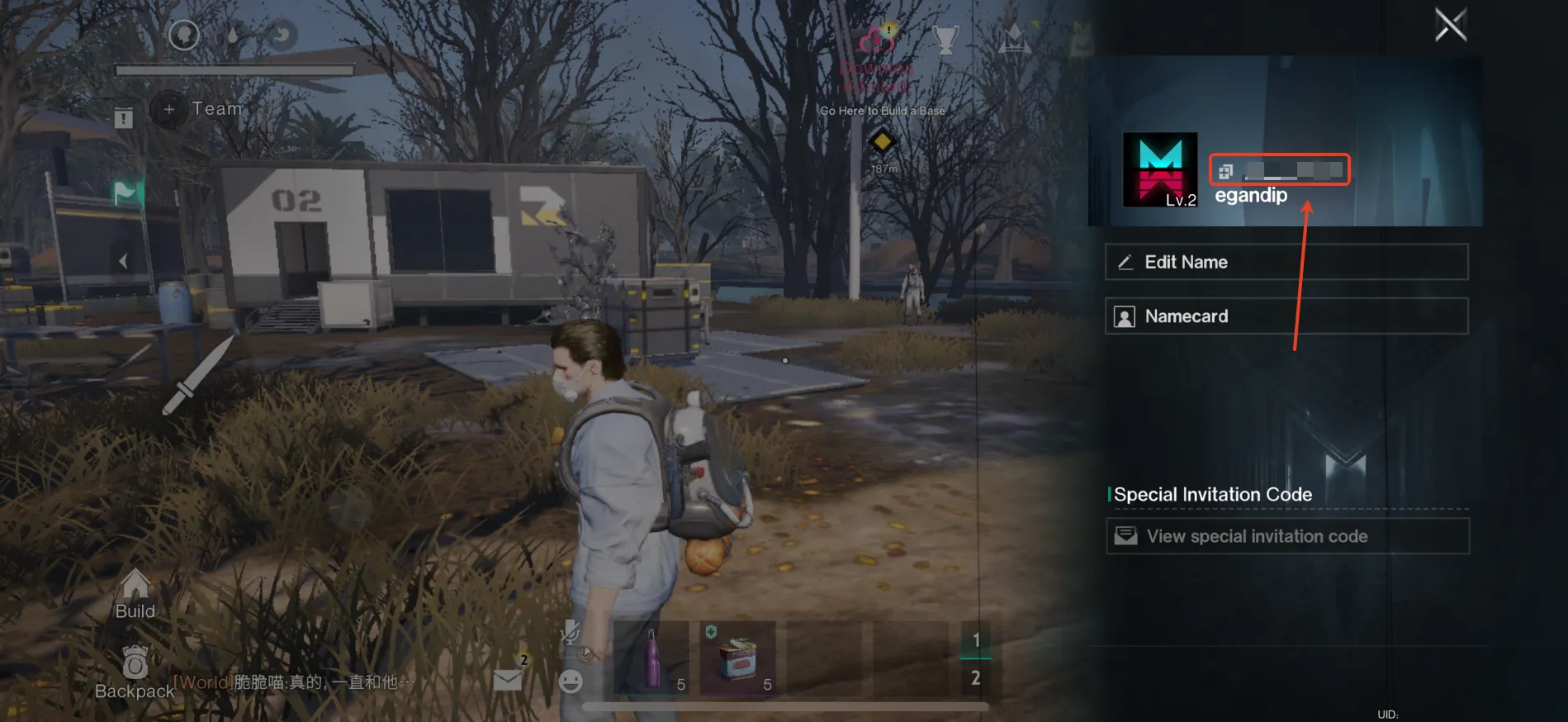The width and height of the screenshot is (1568, 722).
Task: Open the Namecard option
Action: click(x=1286, y=316)
